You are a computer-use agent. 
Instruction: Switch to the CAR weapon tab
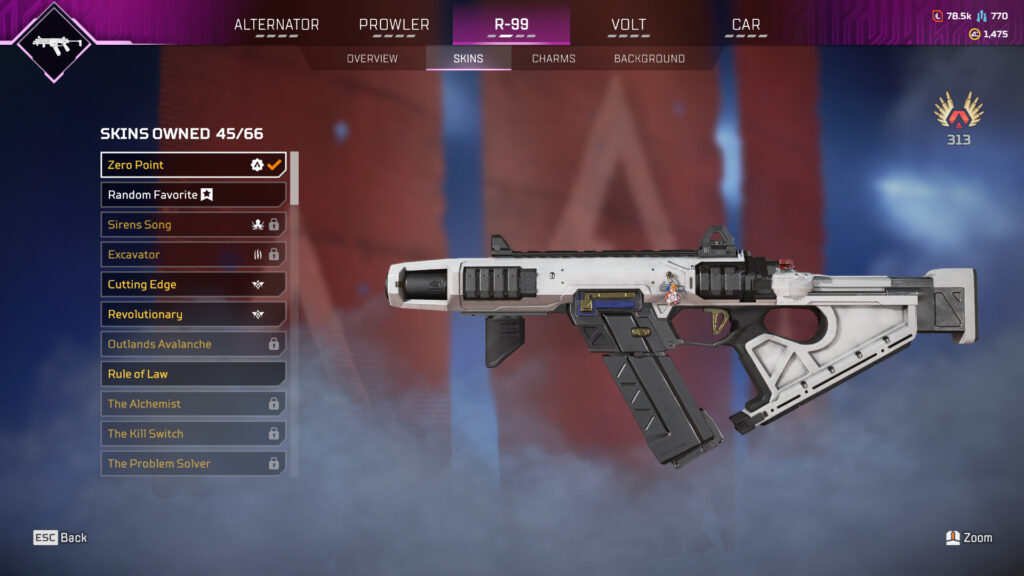coord(745,25)
